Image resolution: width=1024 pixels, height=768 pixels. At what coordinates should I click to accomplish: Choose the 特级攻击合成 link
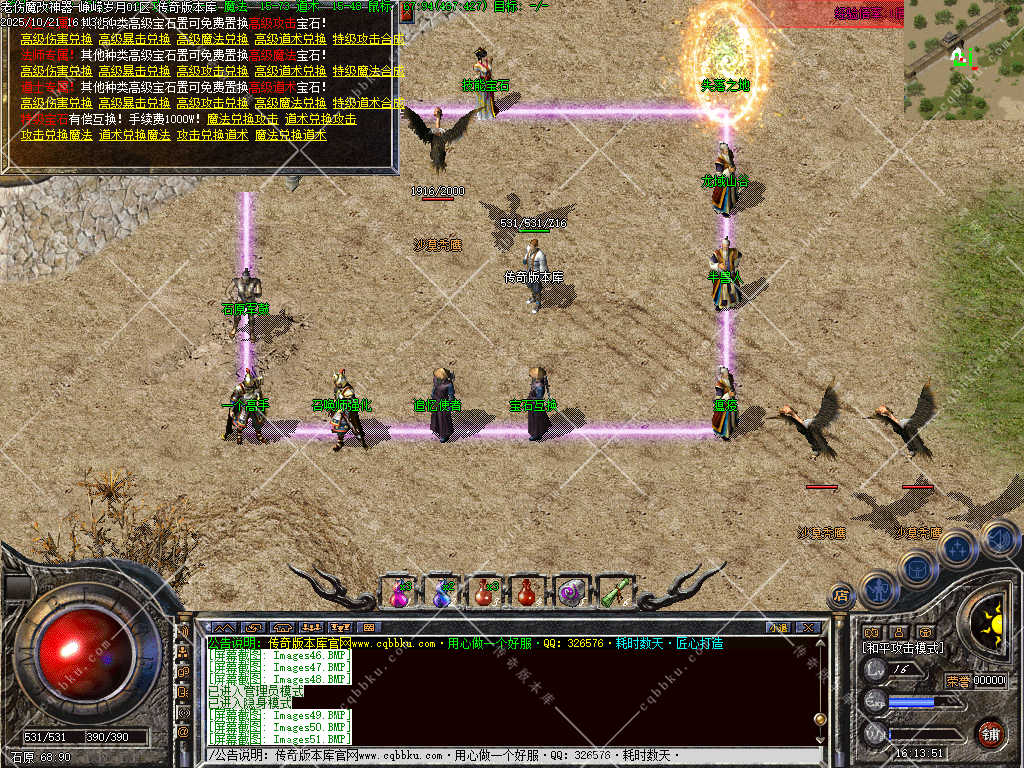click(x=368, y=39)
